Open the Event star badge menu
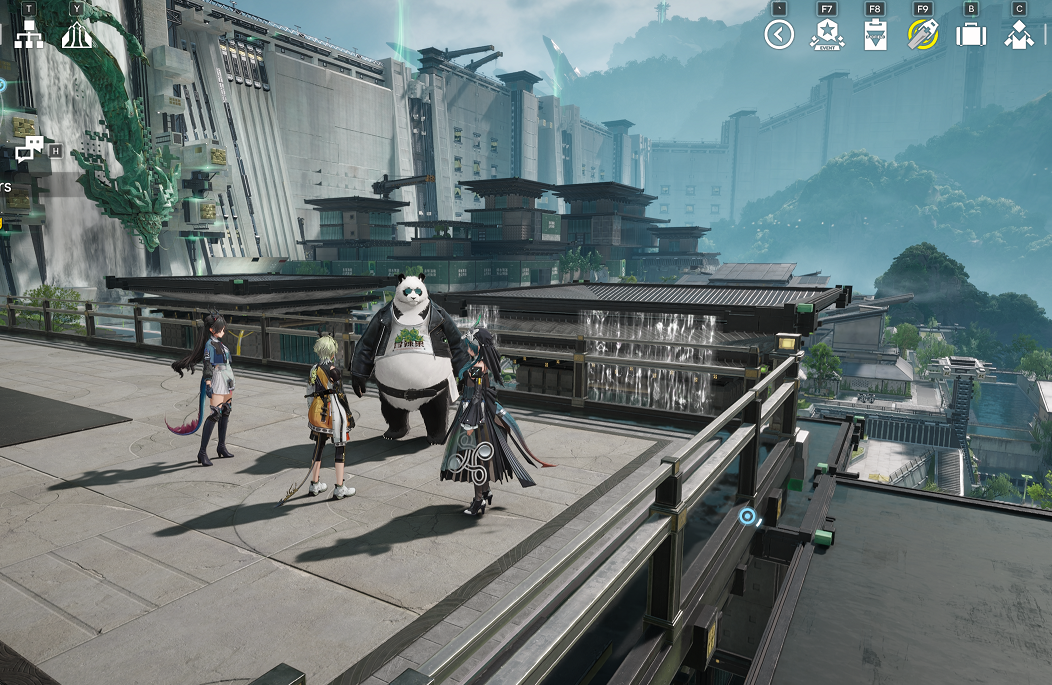Screen dimensions: 1052x685 [827, 35]
